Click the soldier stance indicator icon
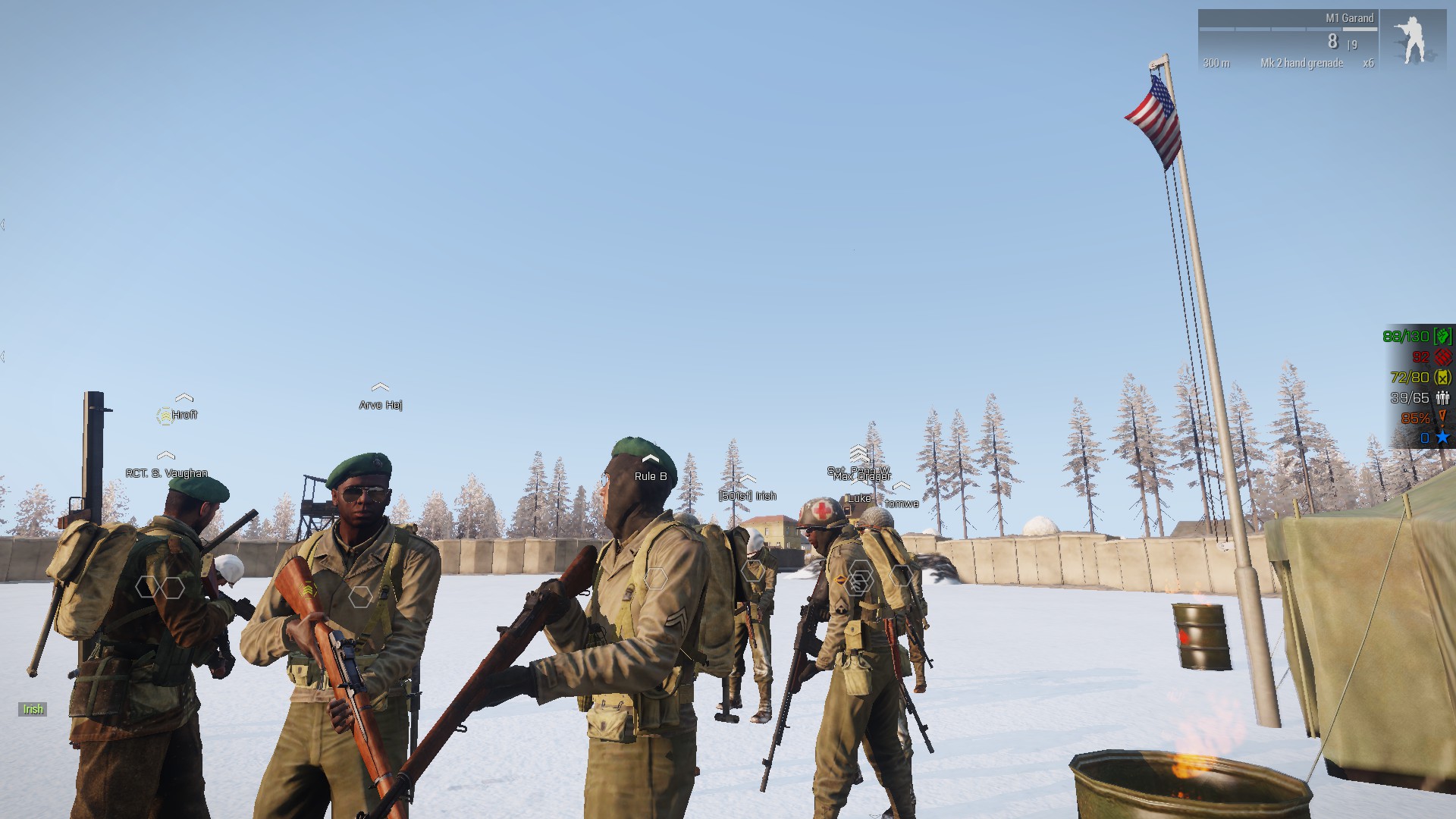 click(x=1411, y=39)
